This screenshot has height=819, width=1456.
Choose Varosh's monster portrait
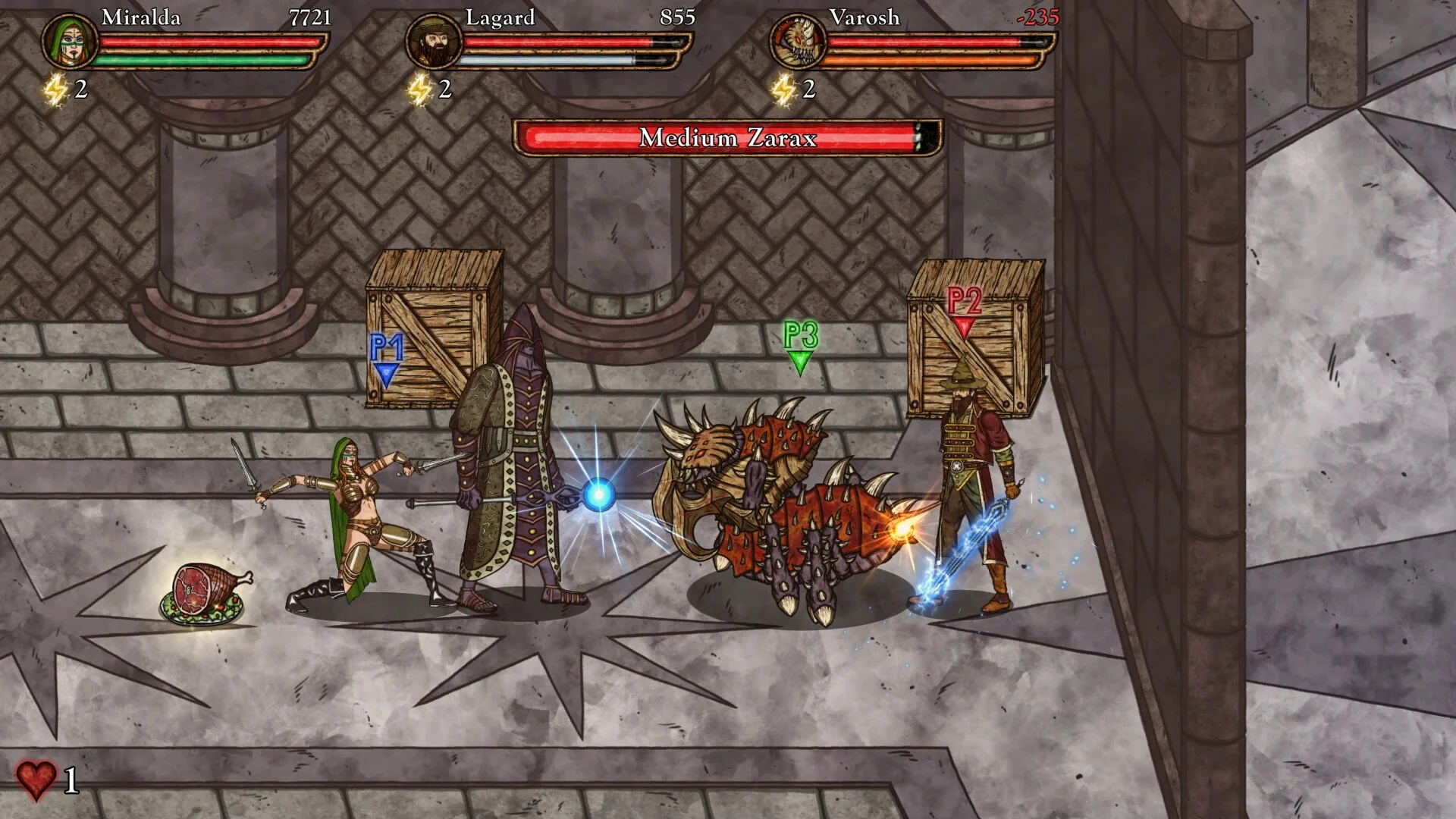(x=798, y=41)
